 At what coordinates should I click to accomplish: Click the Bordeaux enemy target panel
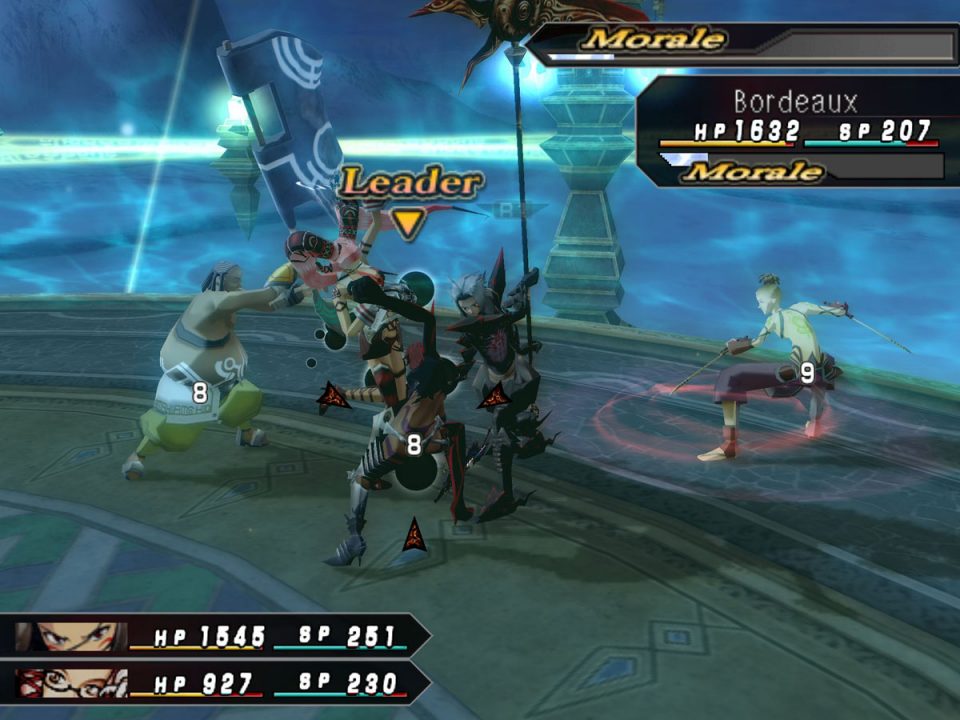tap(795, 132)
